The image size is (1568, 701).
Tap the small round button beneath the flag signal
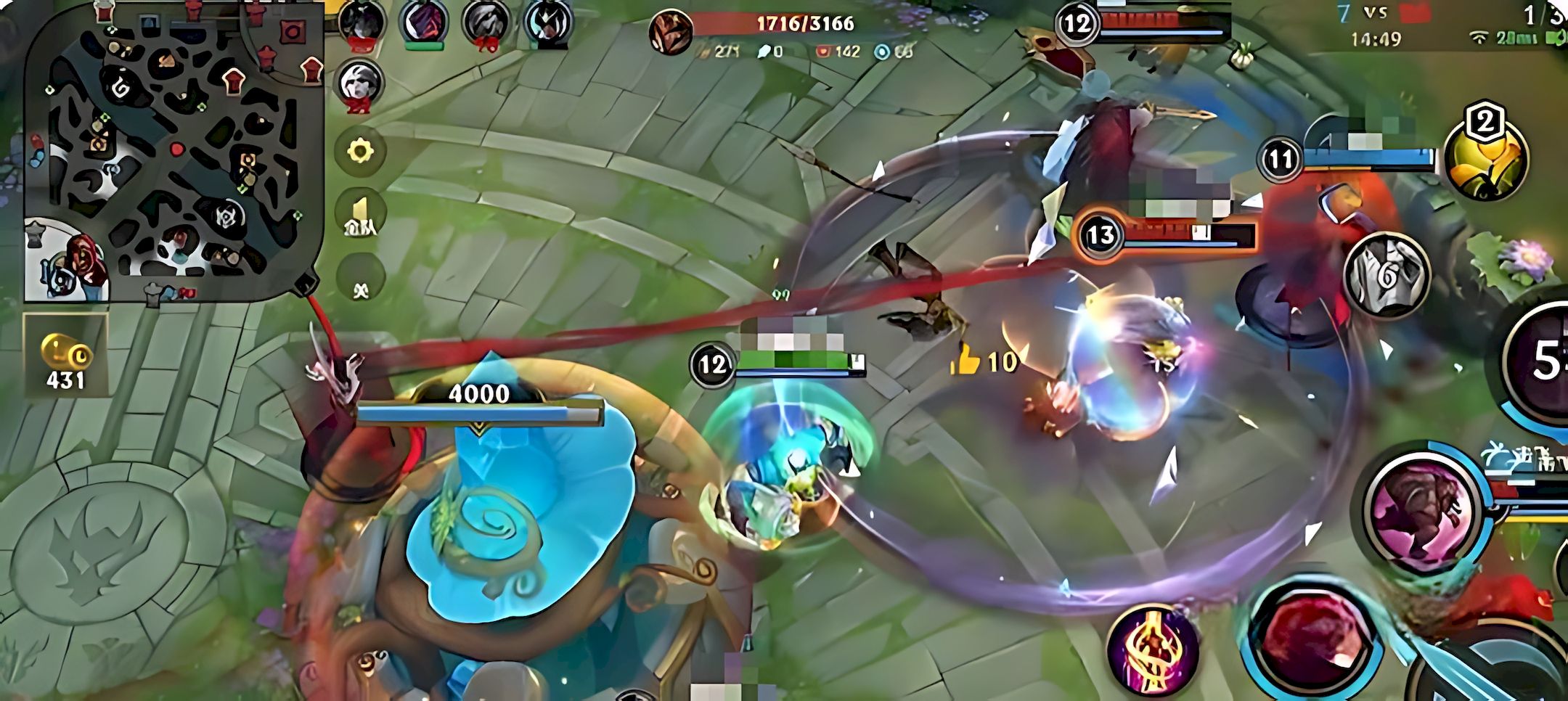click(x=361, y=290)
